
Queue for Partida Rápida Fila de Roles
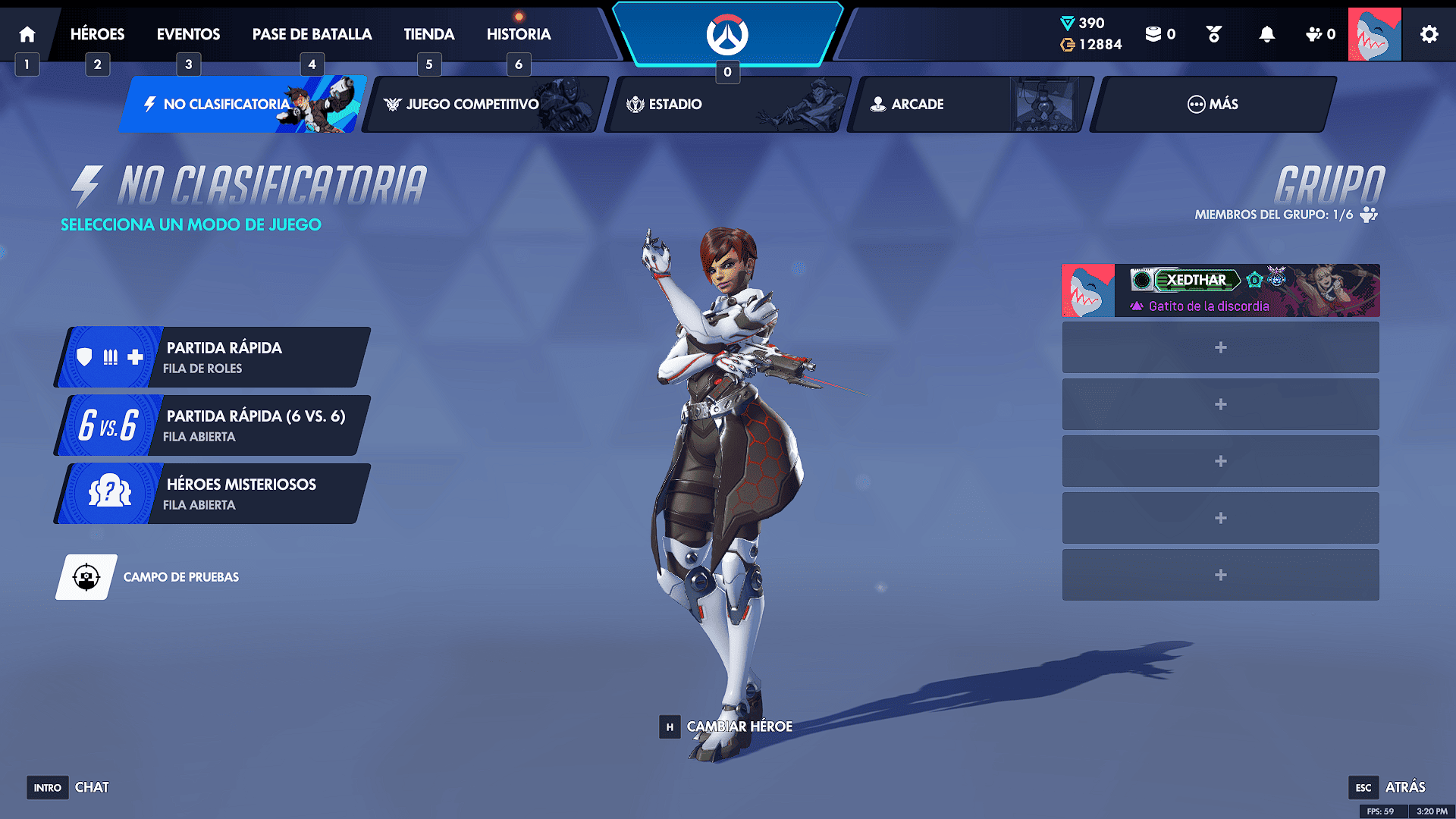click(212, 357)
